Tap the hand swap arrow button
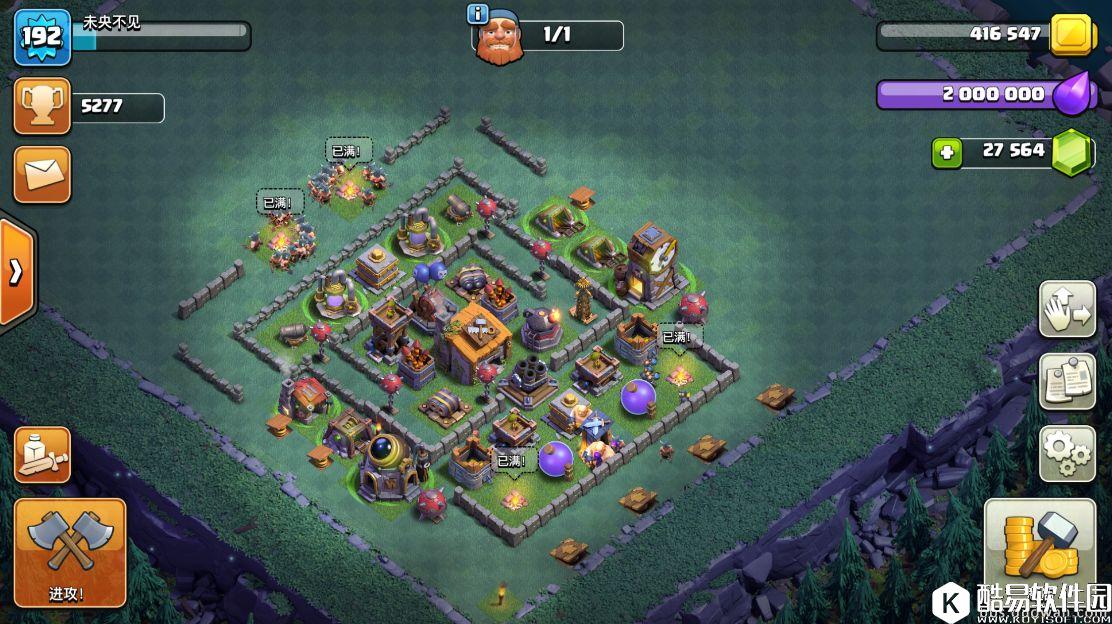 (x=1067, y=309)
